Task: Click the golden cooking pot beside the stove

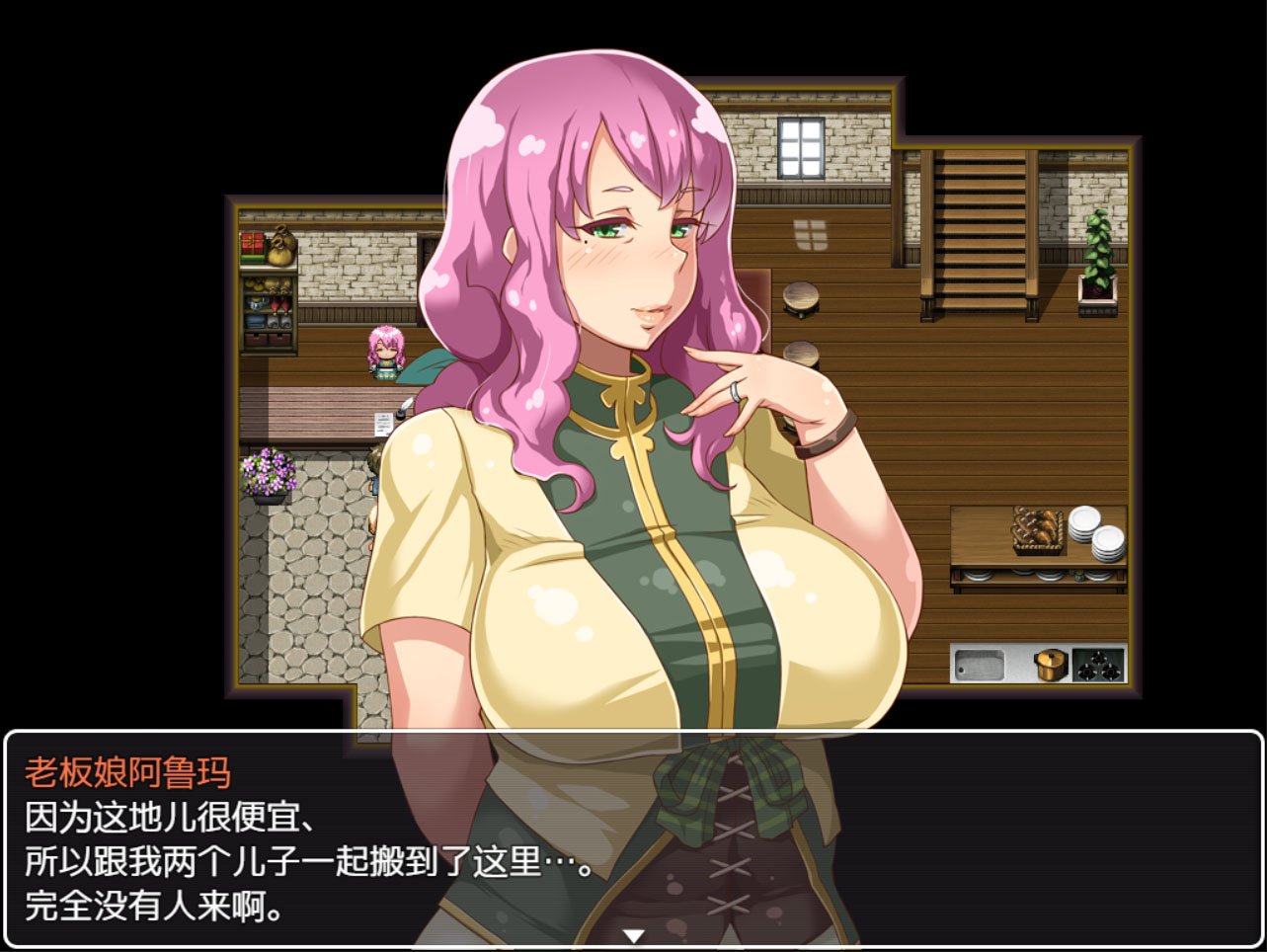Action: (x=1051, y=665)
